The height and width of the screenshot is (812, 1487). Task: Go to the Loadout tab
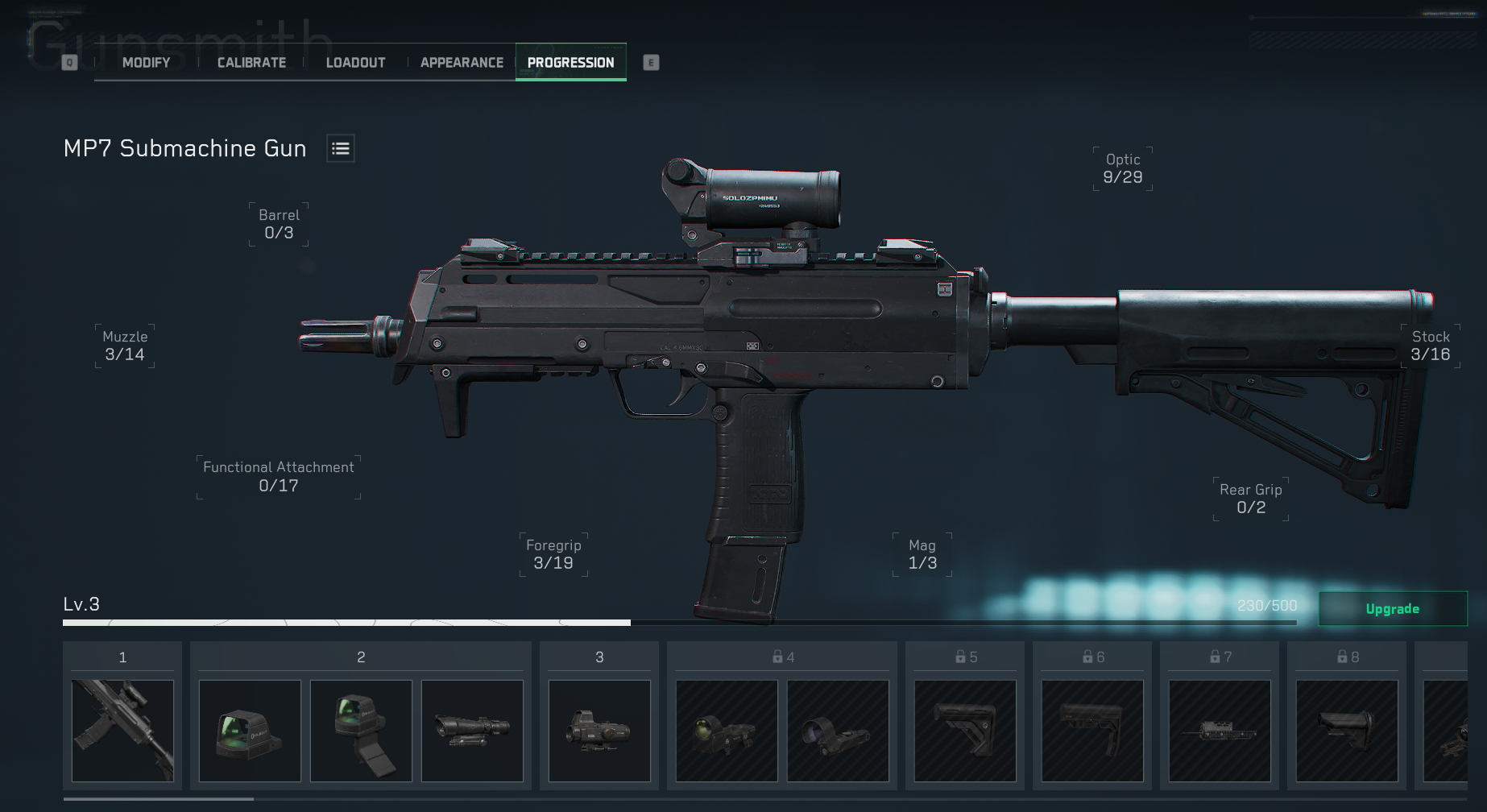click(355, 63)
